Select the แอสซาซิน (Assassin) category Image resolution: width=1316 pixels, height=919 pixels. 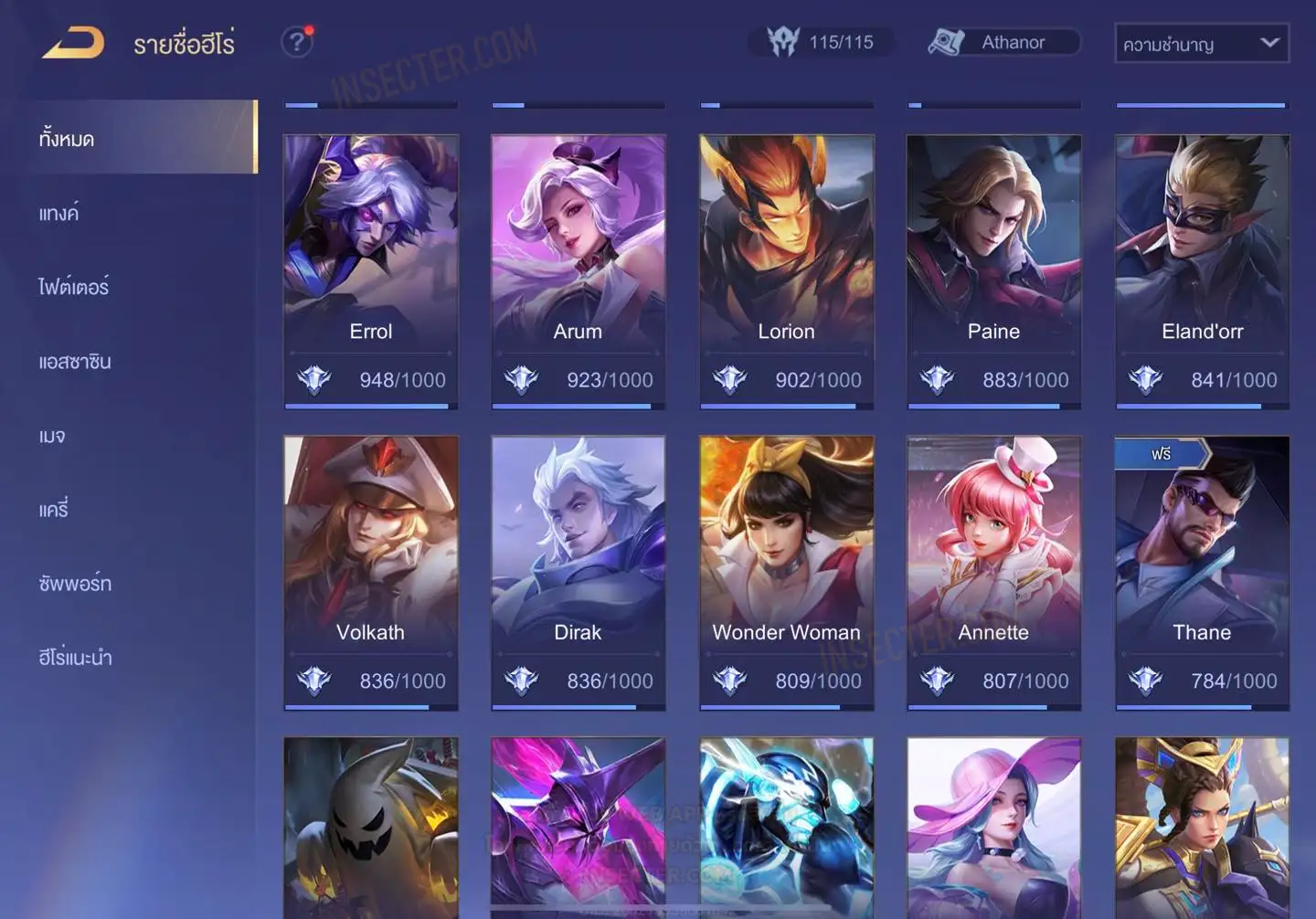(75, 361)
